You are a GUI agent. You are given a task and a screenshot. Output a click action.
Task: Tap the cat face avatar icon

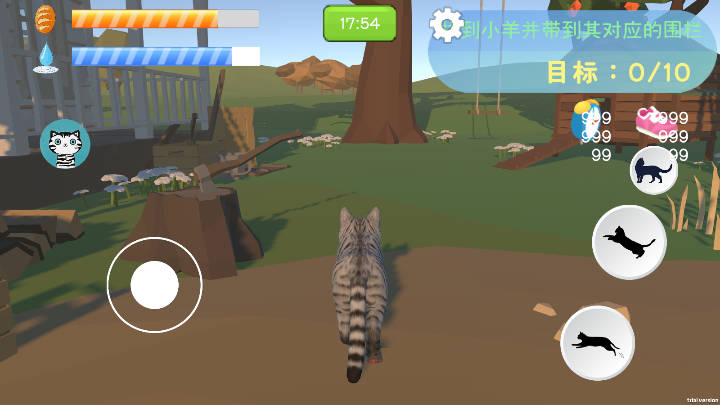[65, 146]
